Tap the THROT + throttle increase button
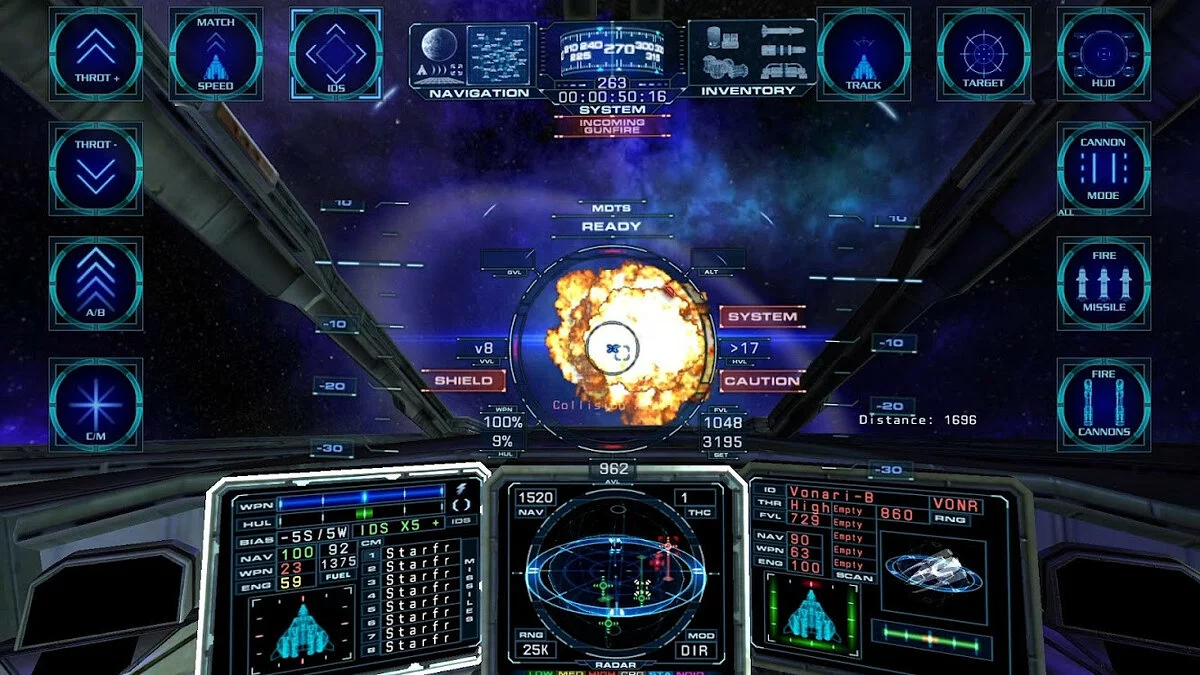 (x=96, y=54)
